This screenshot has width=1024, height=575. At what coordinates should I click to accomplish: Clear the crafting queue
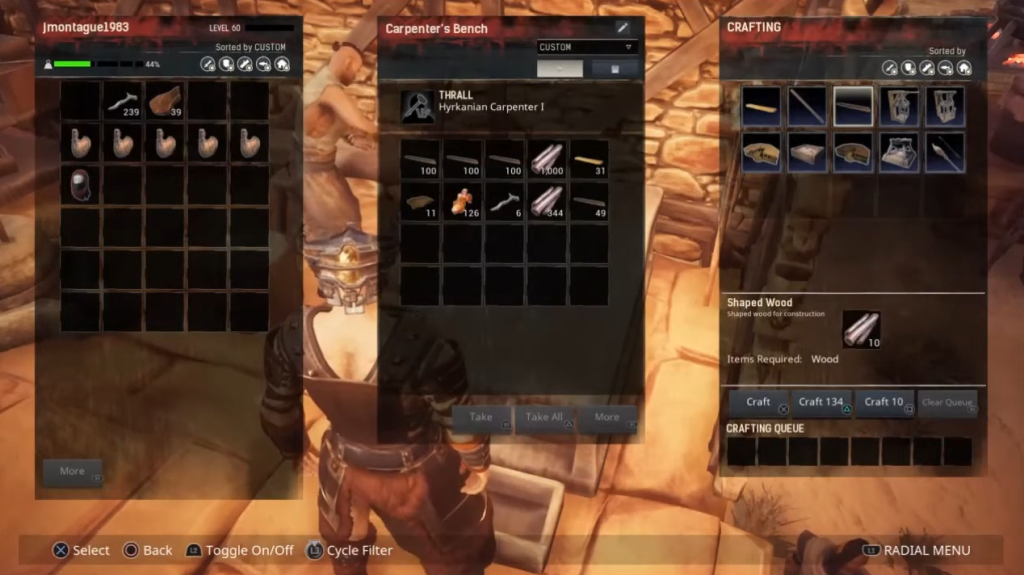tap(946, 402)
